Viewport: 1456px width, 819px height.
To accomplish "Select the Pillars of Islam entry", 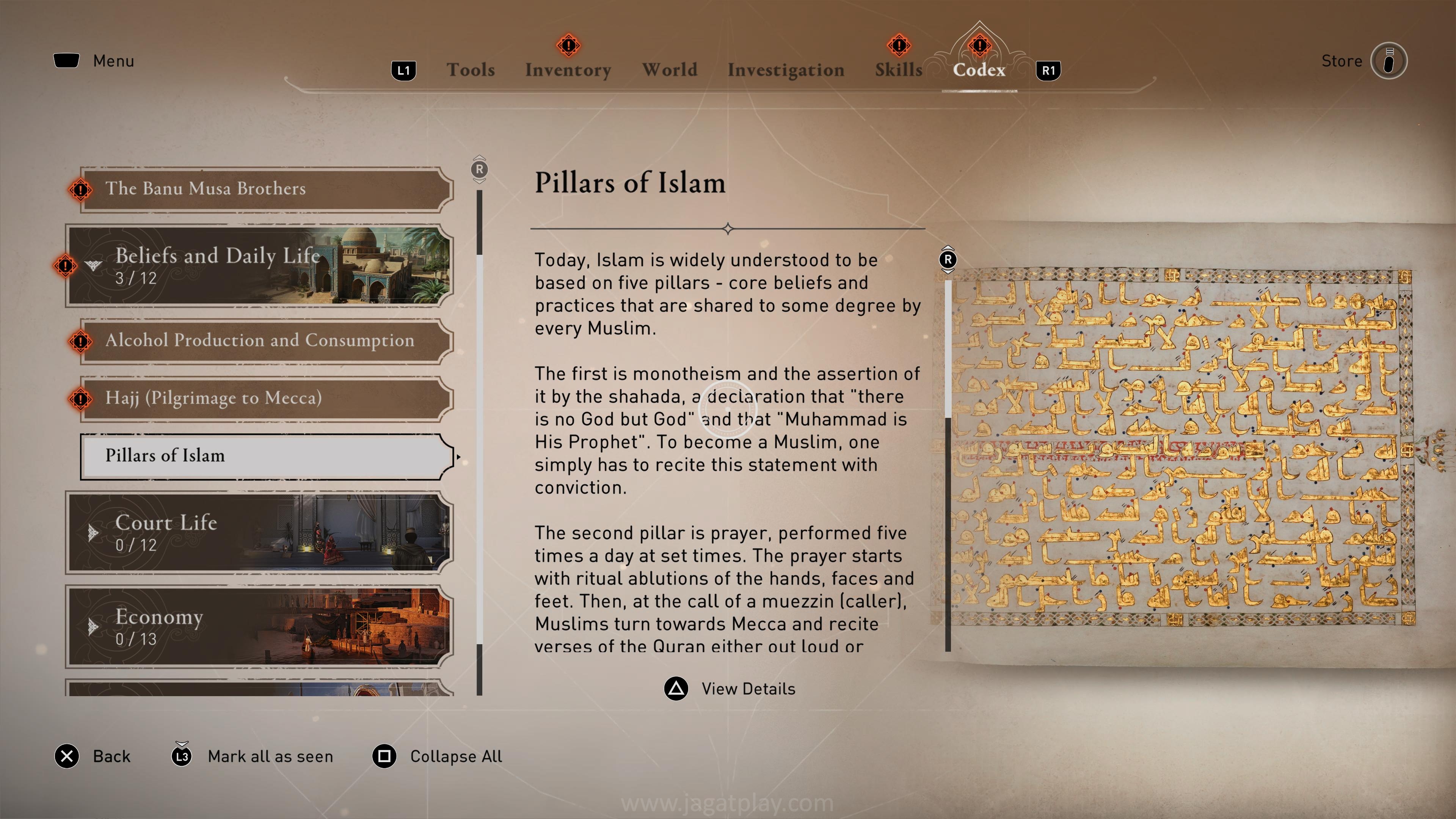I will [266, 455].
